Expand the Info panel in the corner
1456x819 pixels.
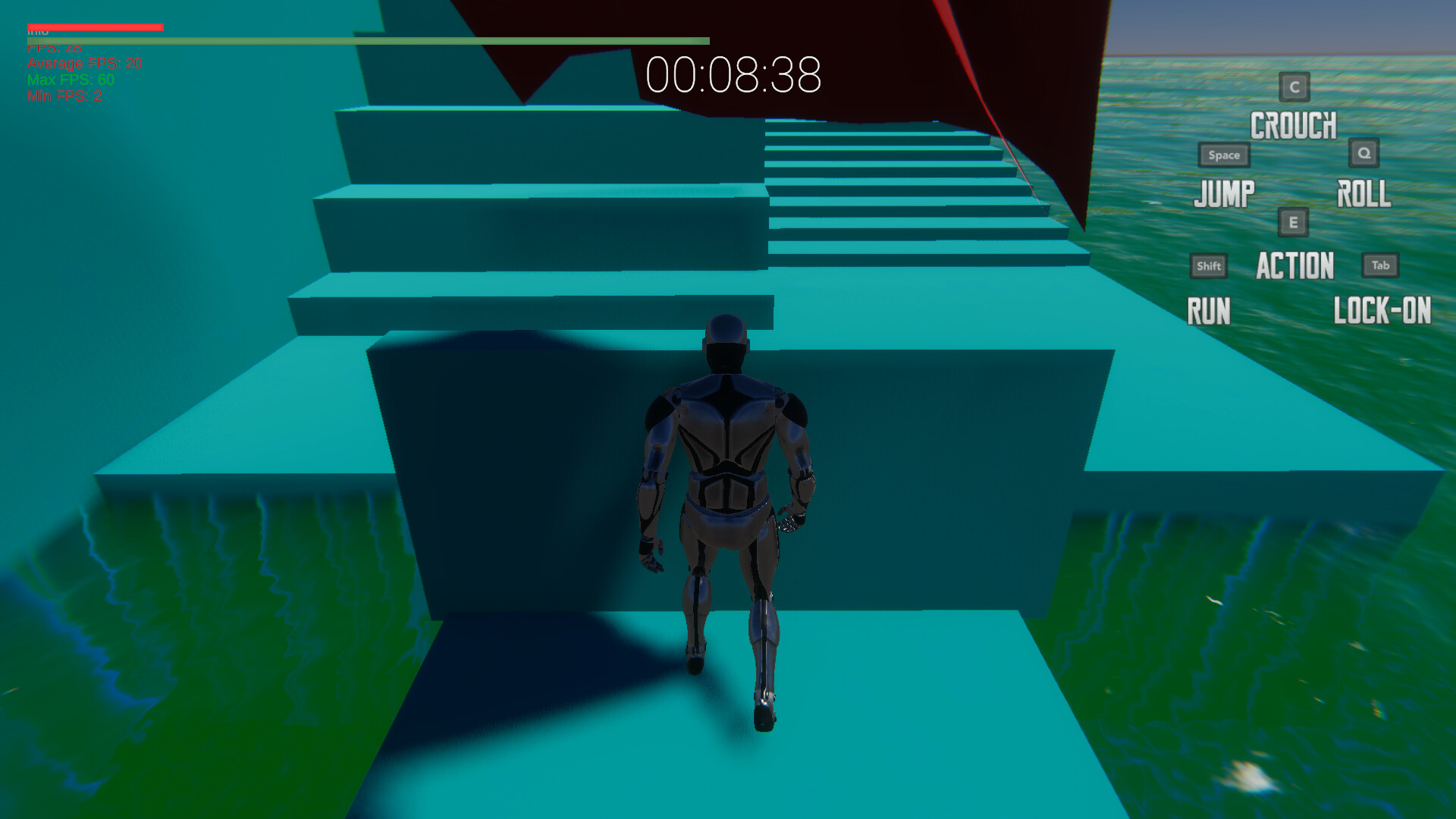[x=38, y=30]
